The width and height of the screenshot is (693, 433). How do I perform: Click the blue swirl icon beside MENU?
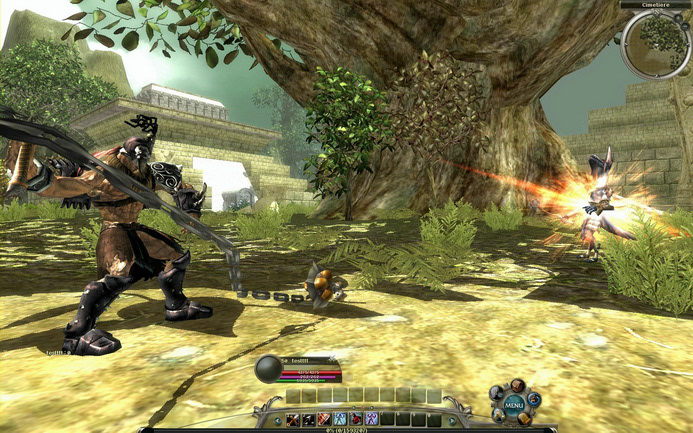(533, 399)
